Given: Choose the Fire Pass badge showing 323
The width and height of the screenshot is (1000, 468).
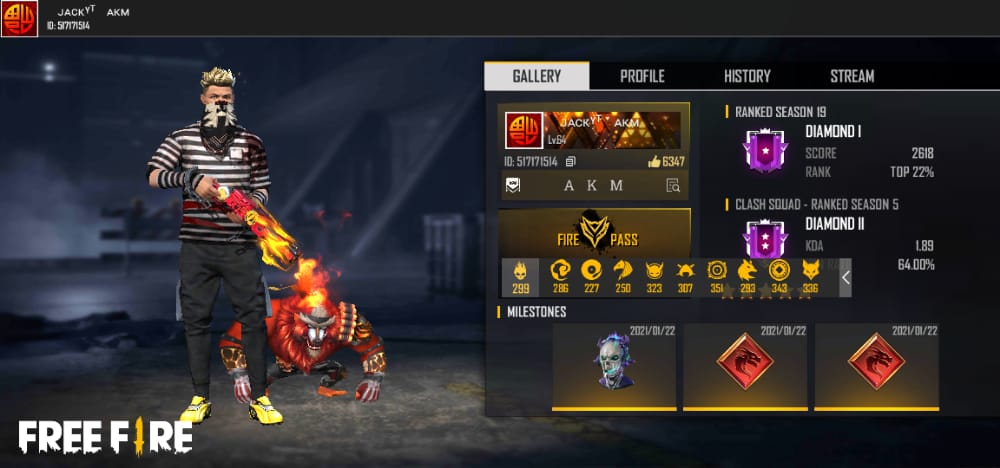Looking at the screenshot, I should (654, 277).
